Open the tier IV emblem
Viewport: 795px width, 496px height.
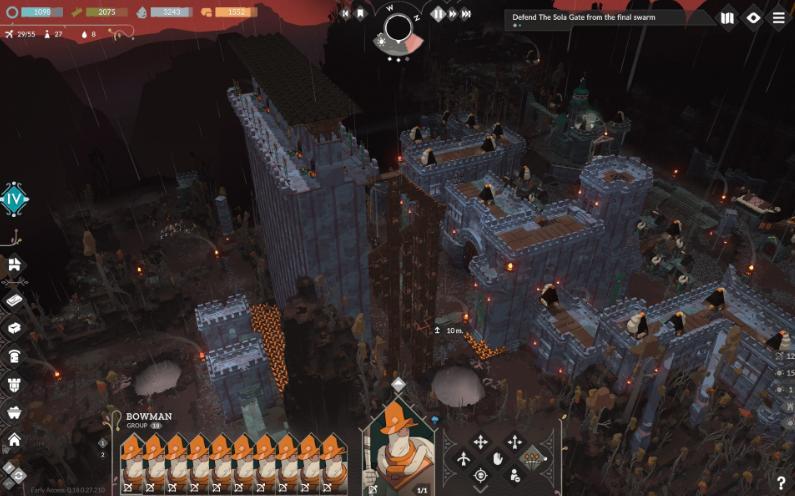(14, 199)
